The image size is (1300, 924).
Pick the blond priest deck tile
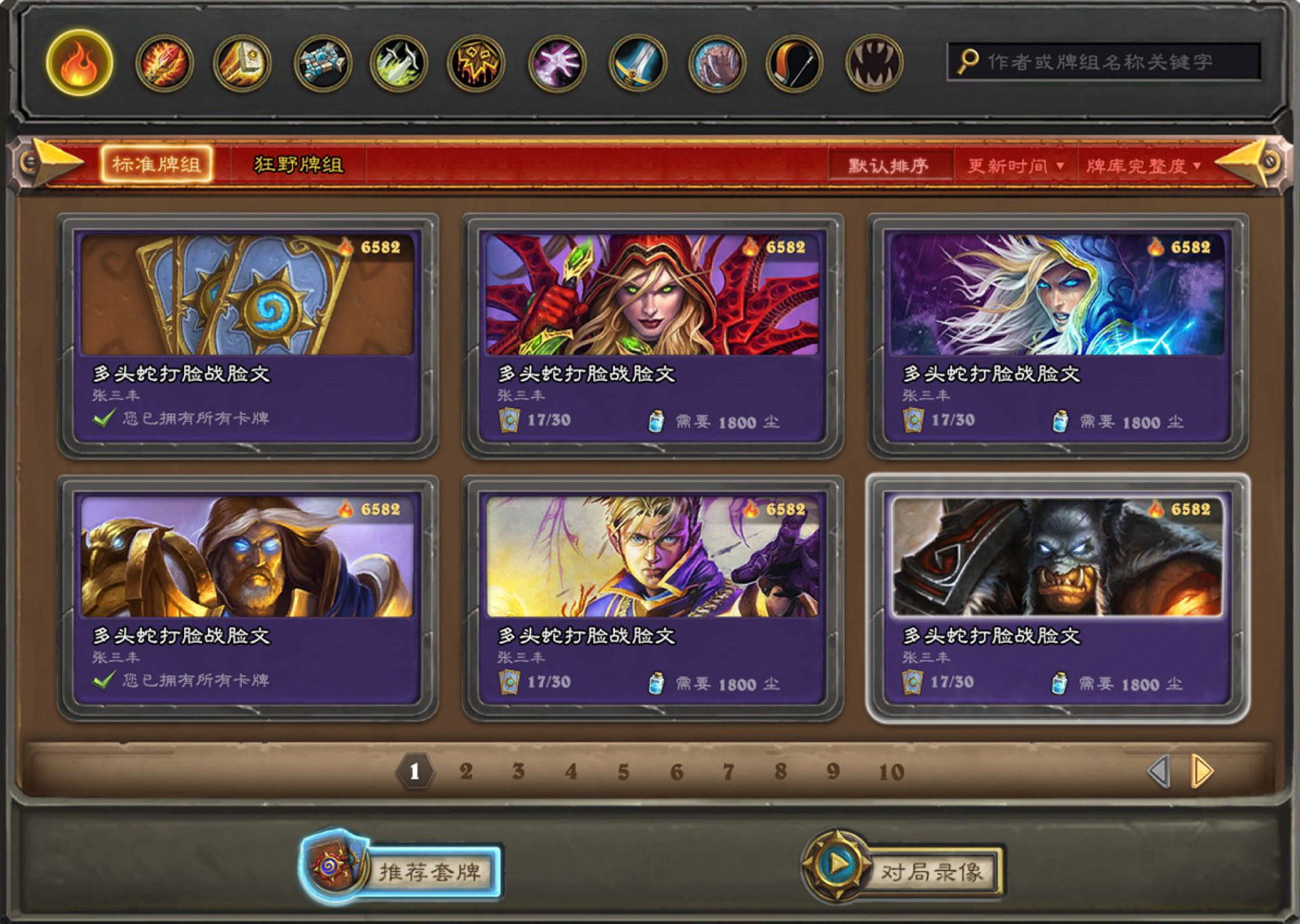[x=652, y=597]
